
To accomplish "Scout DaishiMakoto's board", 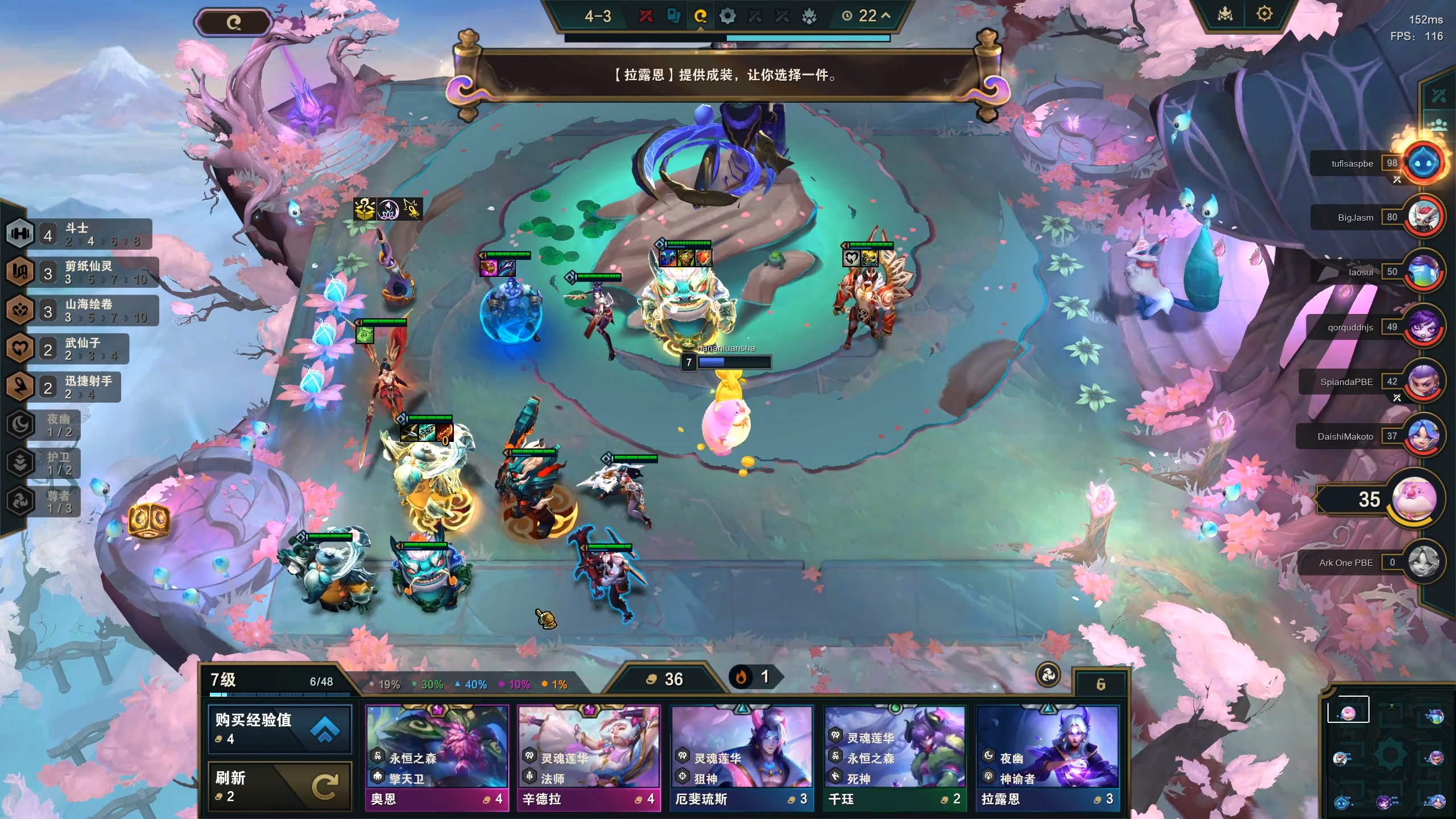I will click(x=1424, y=436).
